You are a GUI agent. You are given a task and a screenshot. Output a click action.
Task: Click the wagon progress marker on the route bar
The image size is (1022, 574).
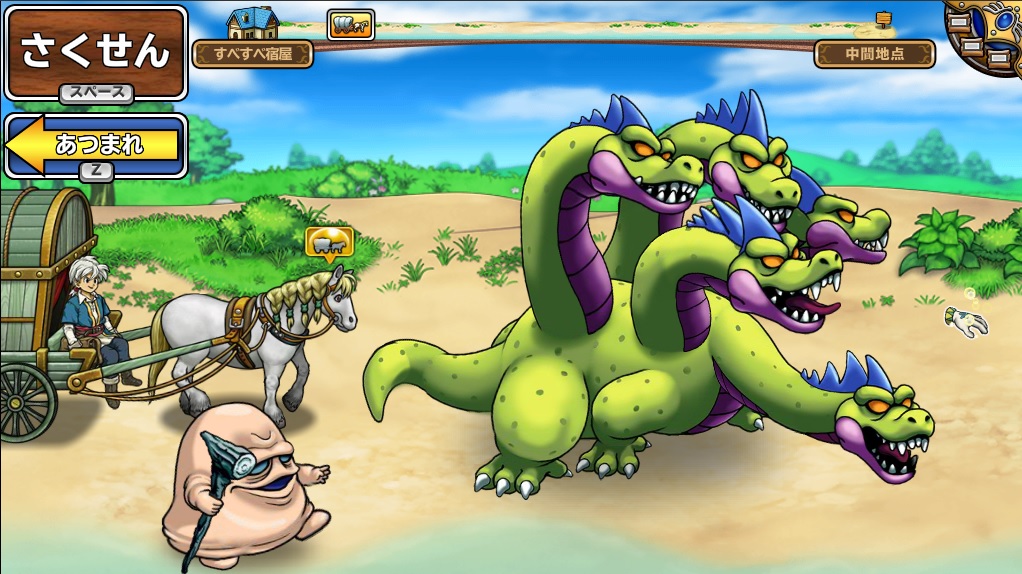click(351, 25)
